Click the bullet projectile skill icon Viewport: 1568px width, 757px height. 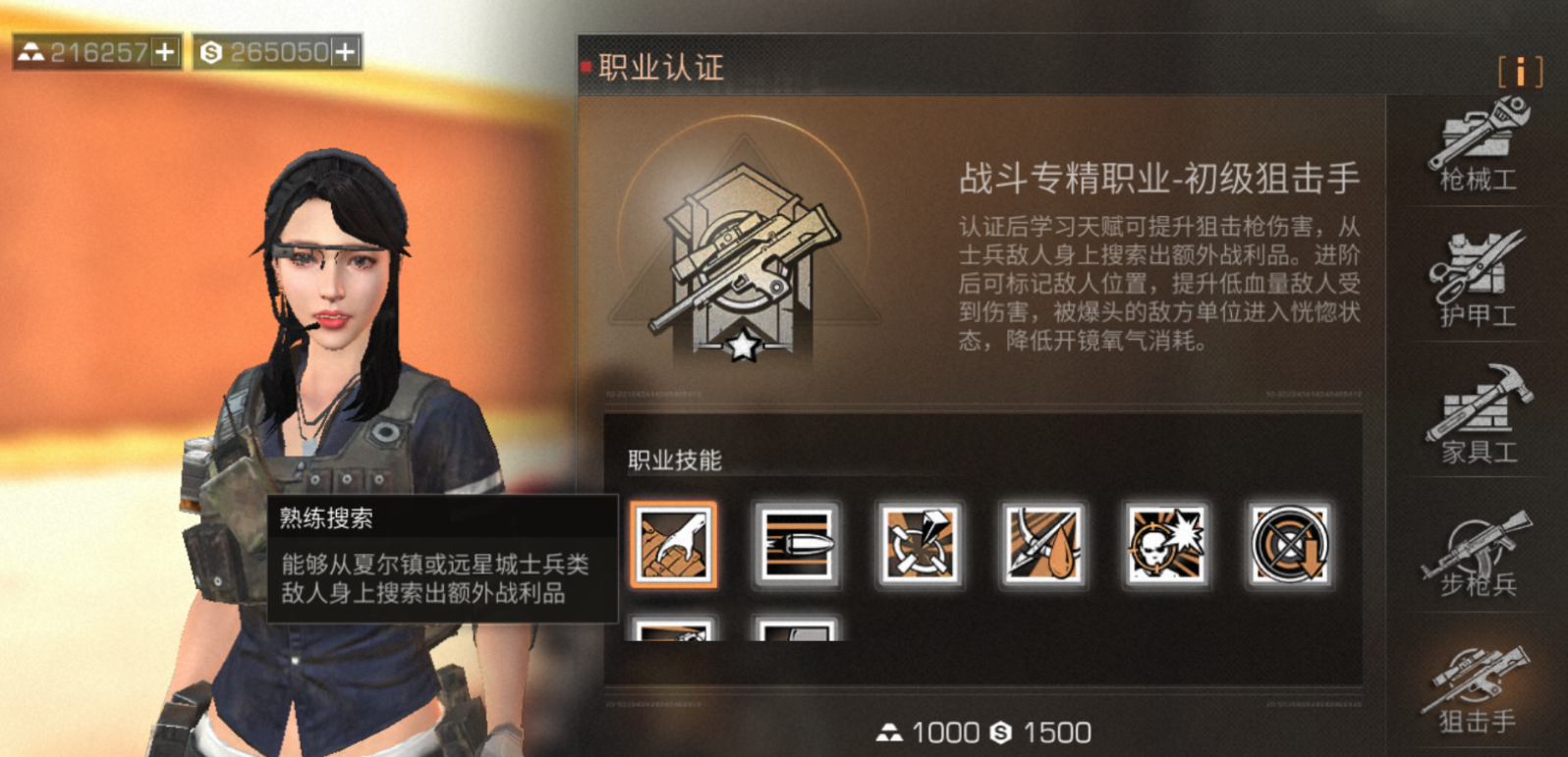click(x=798, y=548)
